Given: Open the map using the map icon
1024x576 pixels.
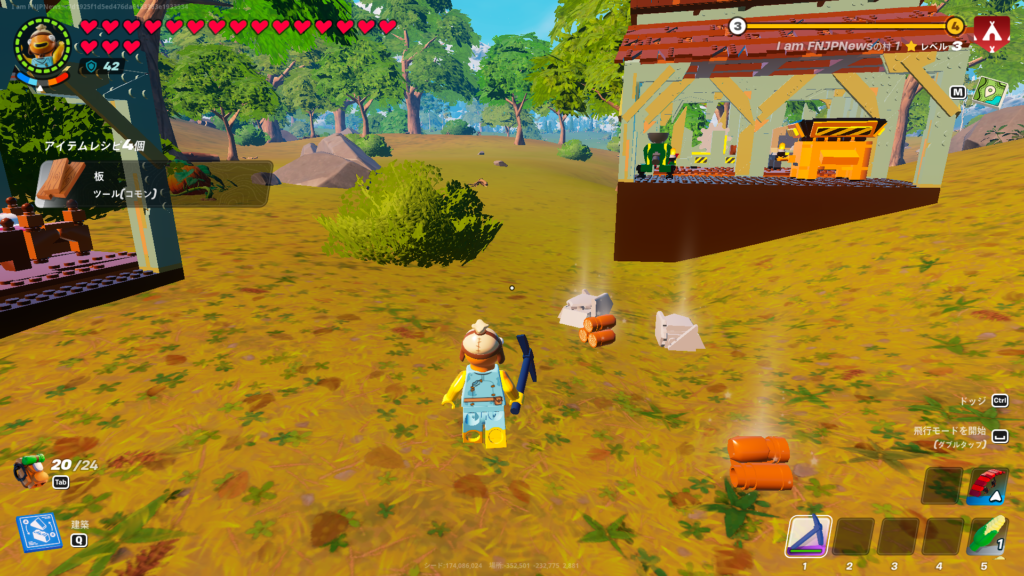Looking at the screenshot, I should (990, 92).
